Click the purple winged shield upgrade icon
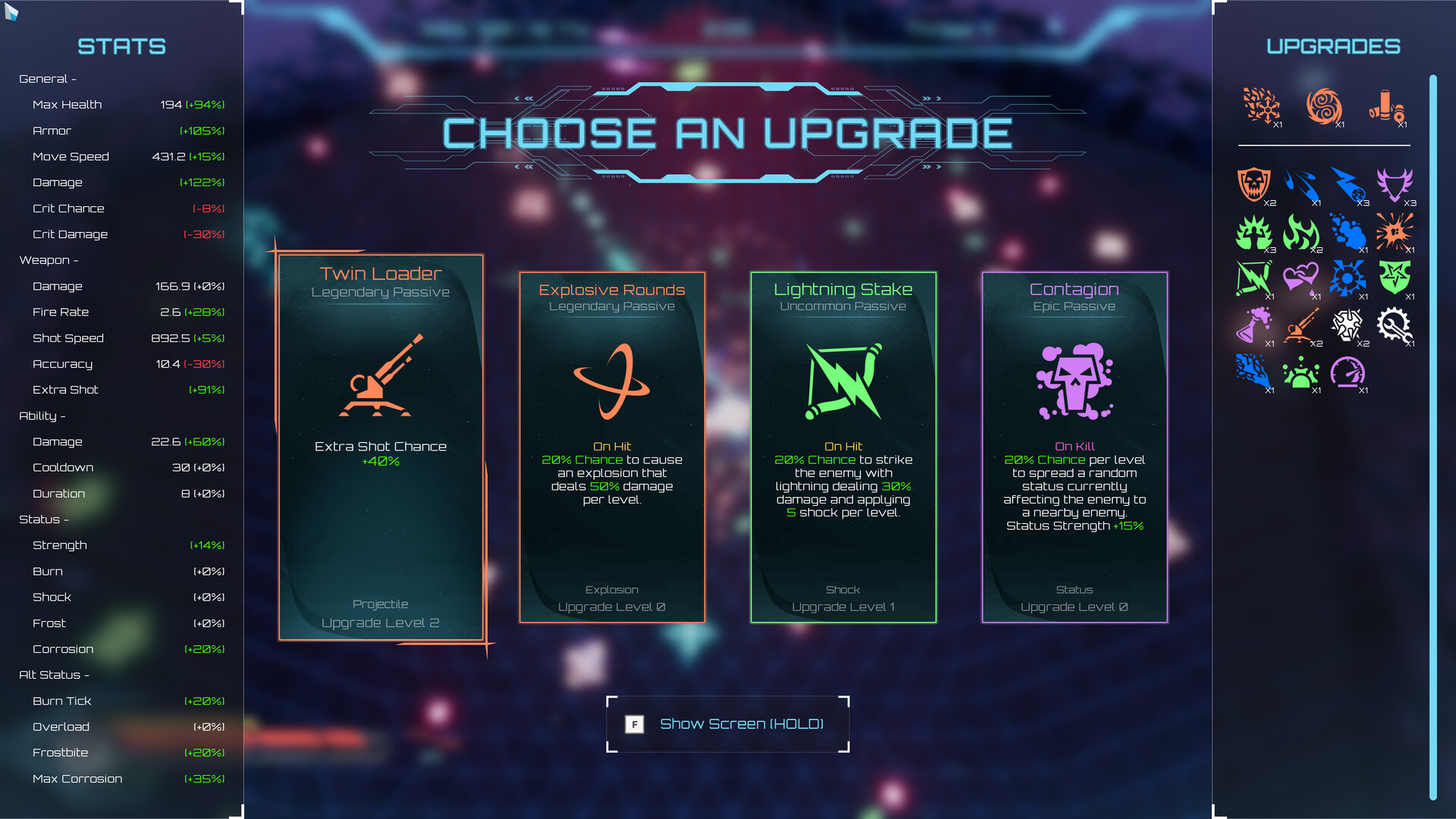1456x819 pixels. (x=1395, y=184)
